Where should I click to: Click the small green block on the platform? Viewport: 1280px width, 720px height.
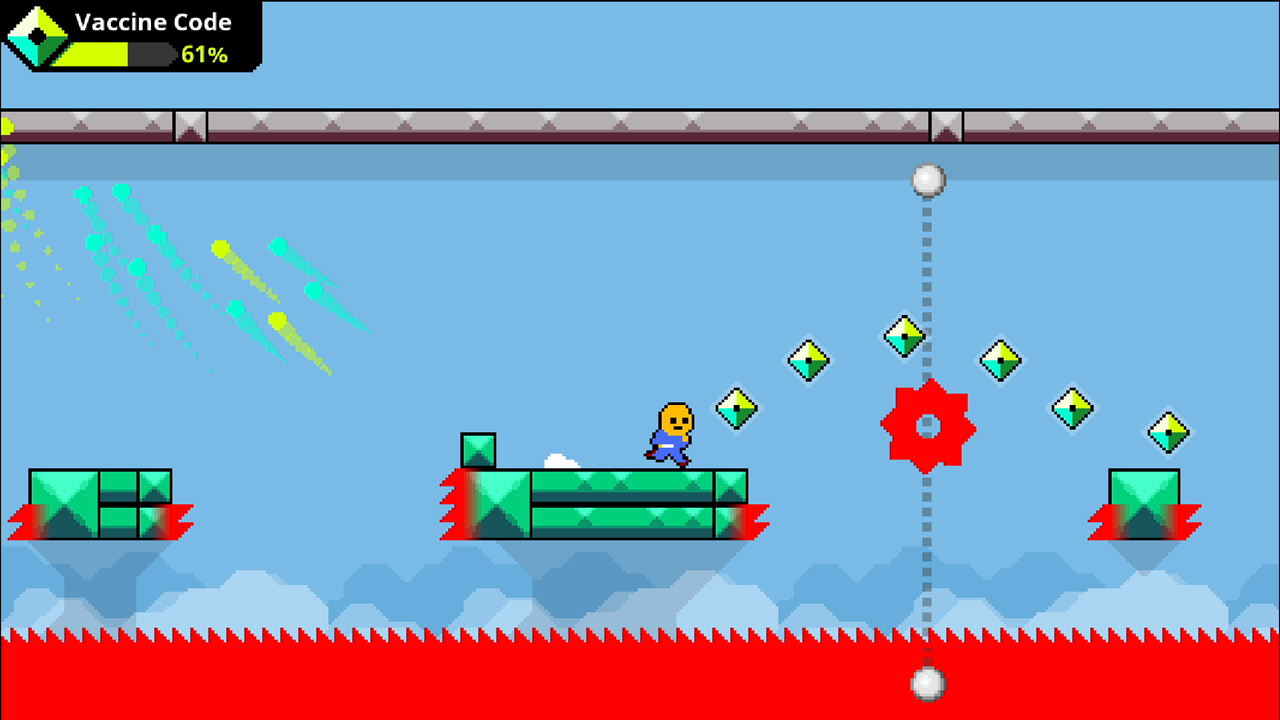(x=479, y=451)
